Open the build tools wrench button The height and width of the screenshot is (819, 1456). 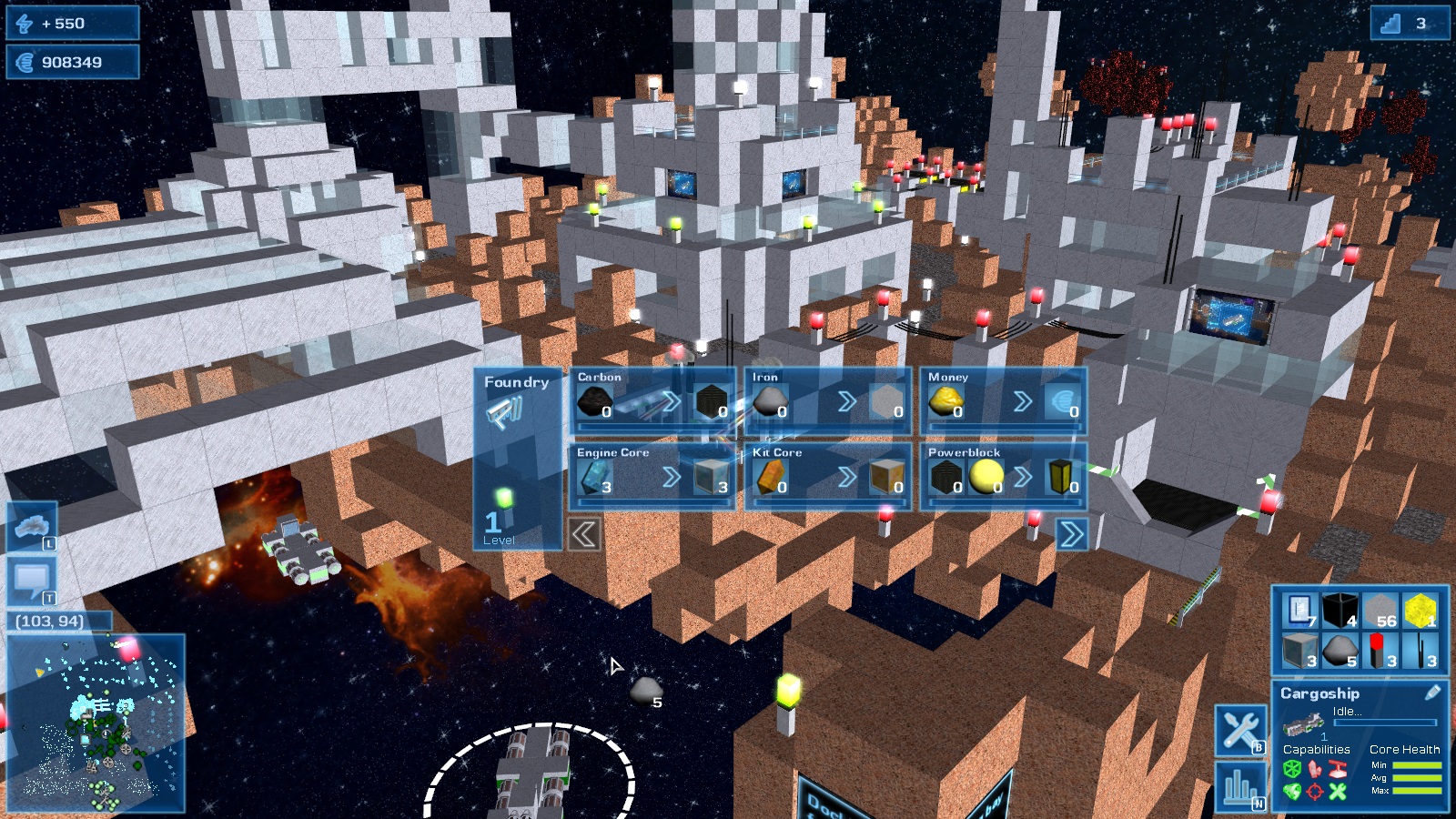[x=1240, y=729]
